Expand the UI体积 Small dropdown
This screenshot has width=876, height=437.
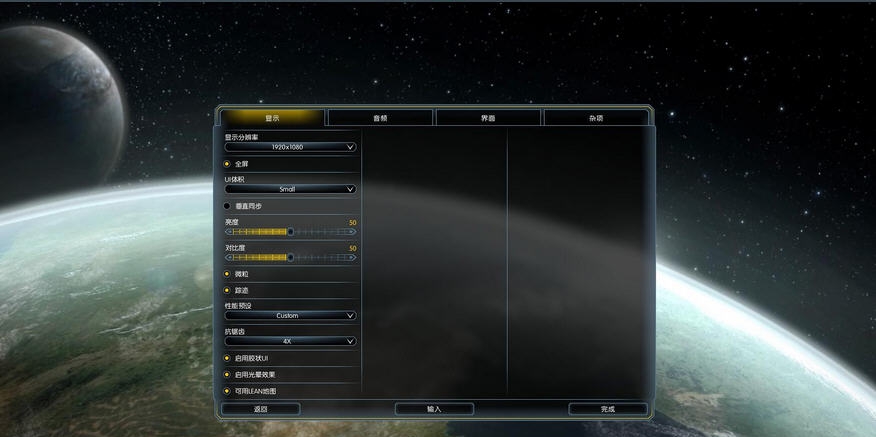(290, 189)
